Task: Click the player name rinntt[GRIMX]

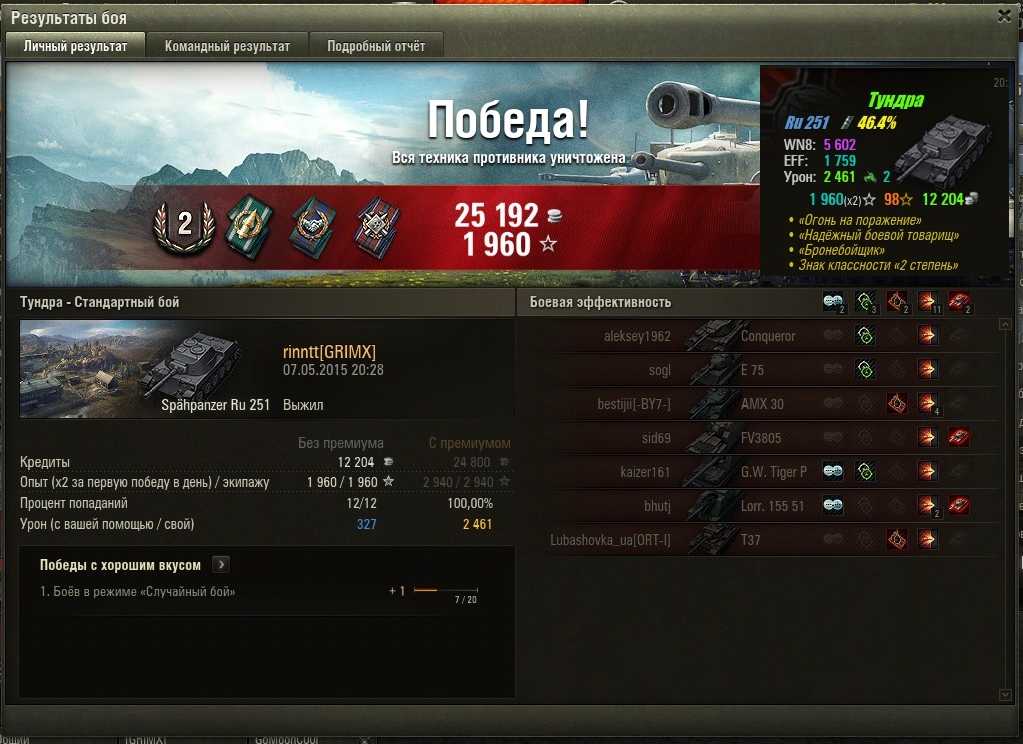Action: pos(329,351)
